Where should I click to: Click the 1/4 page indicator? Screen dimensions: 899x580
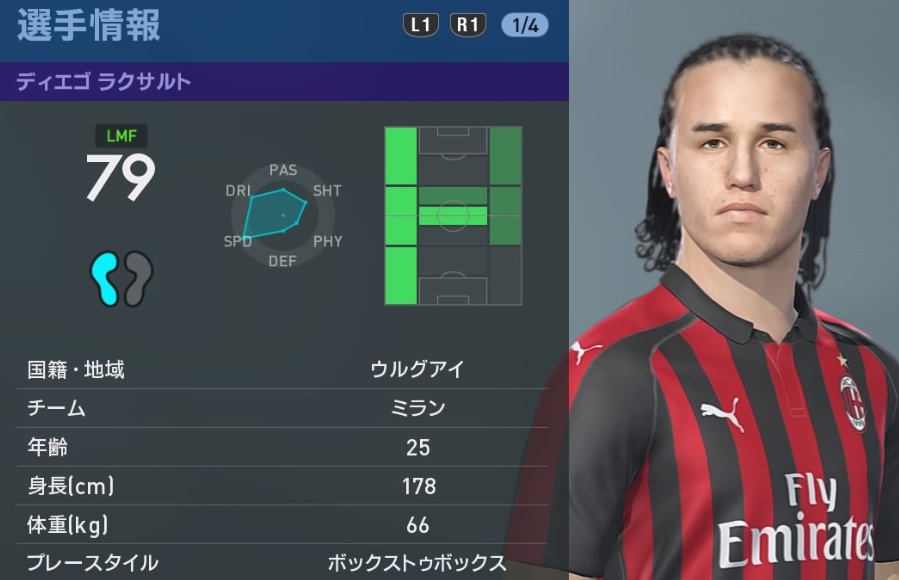click(x=524, y=26)
